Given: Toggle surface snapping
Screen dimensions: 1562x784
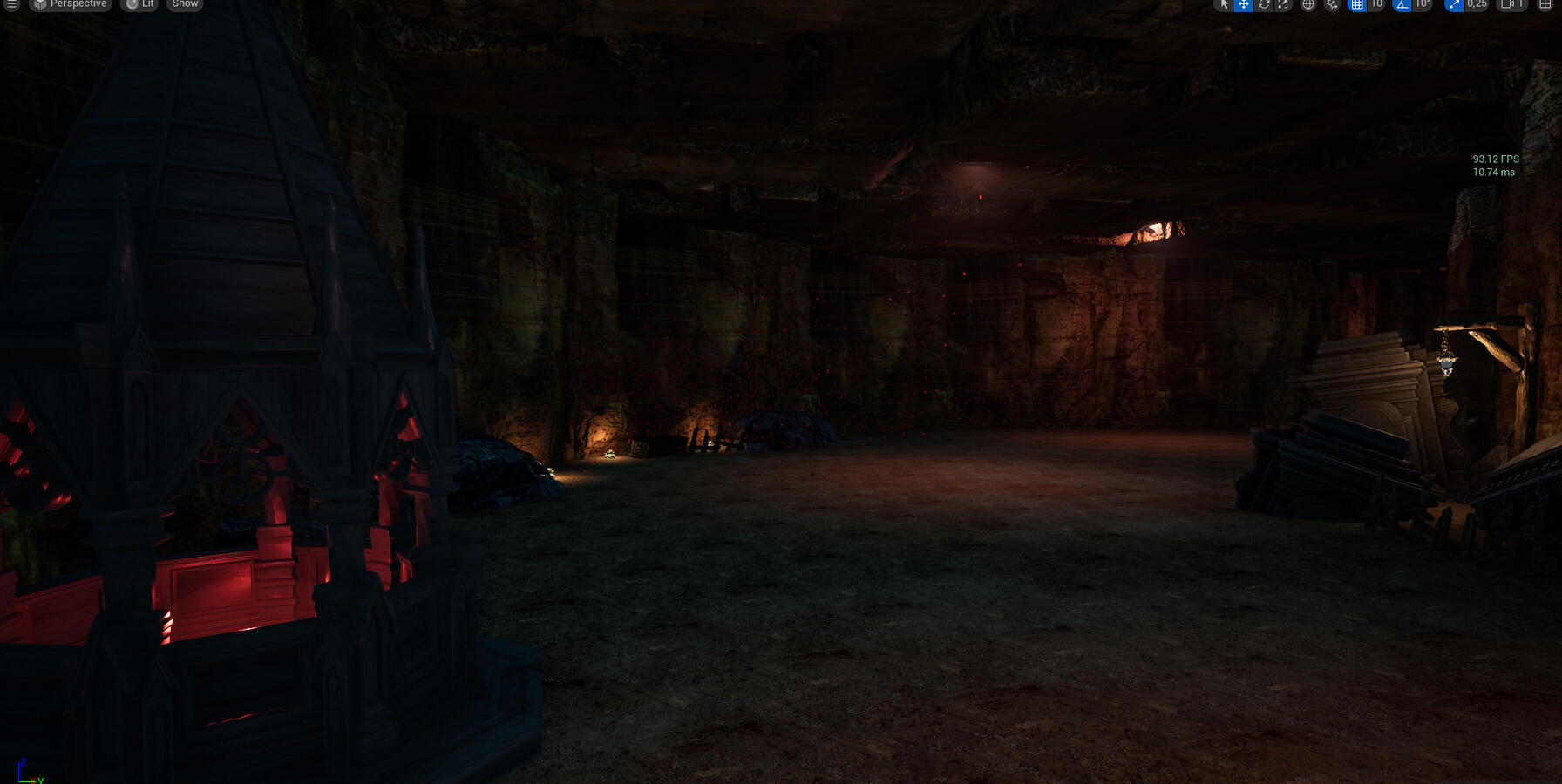Looking at the screenshot, I should click(1332, 4).
